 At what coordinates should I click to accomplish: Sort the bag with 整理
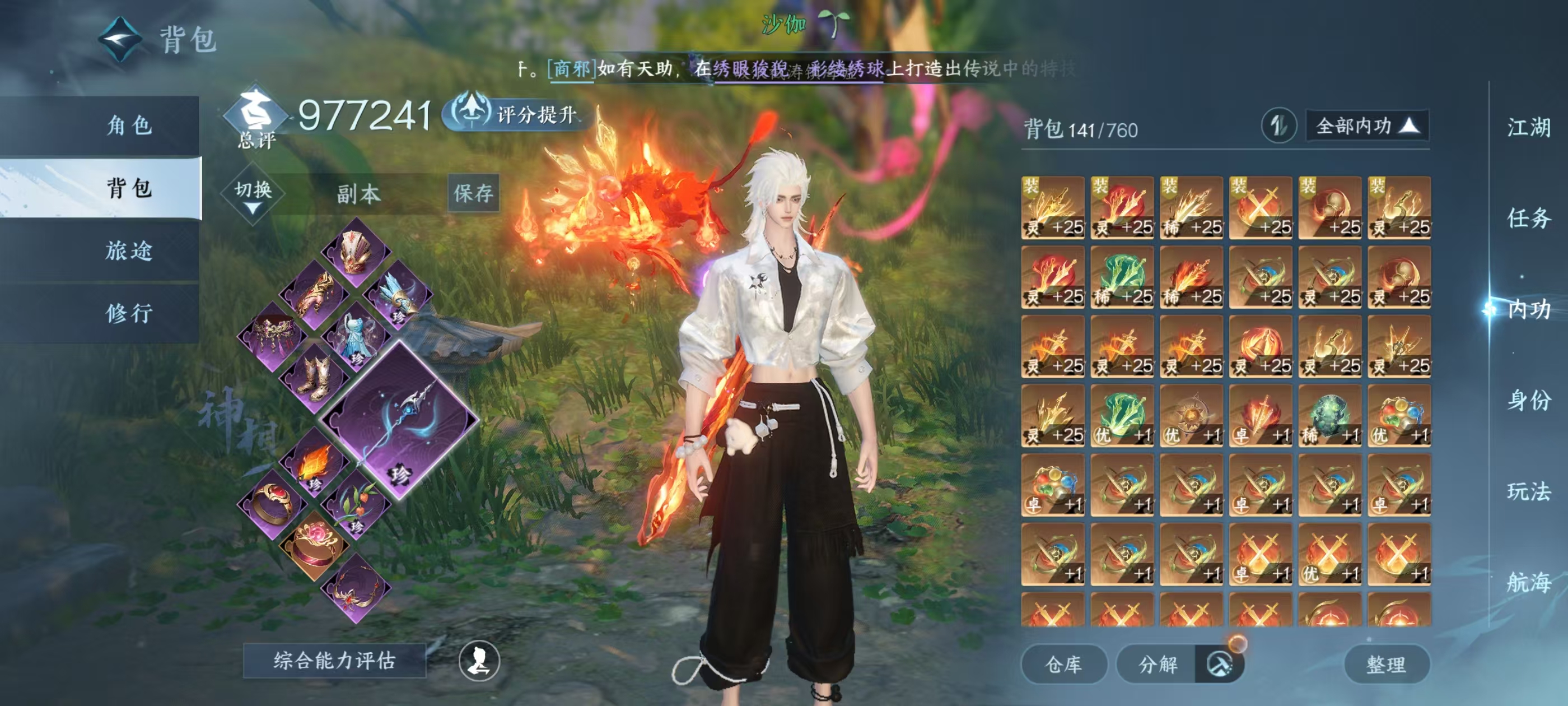(1385, 664)
